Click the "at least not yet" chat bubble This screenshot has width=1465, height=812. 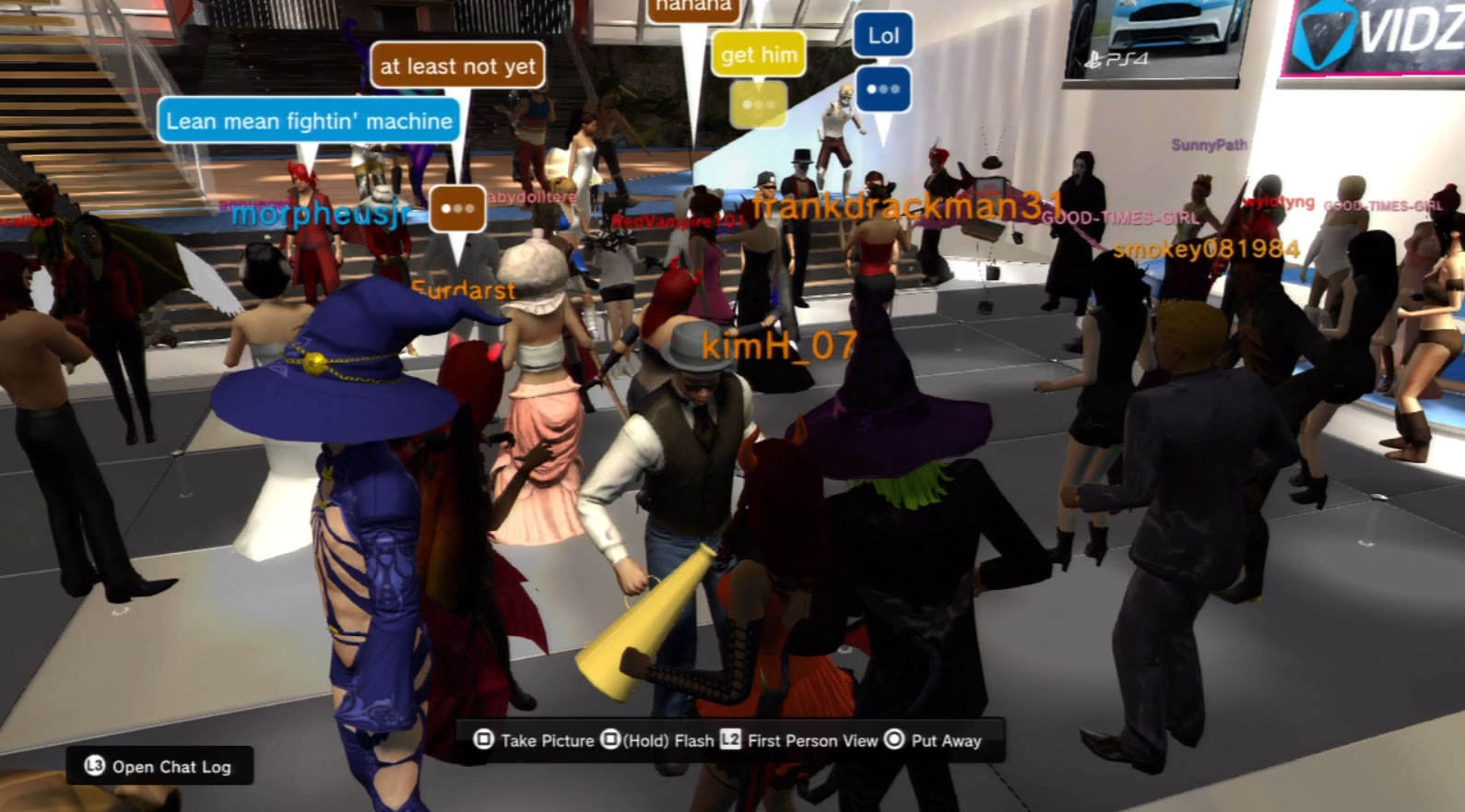[457, 66]
